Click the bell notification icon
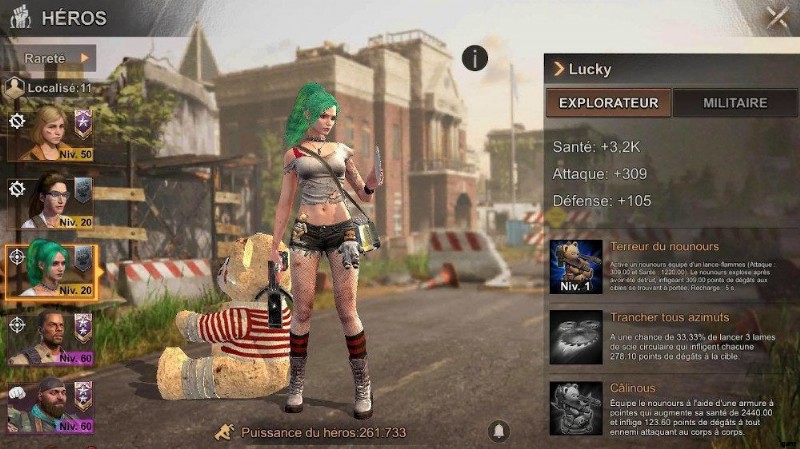The width and height of the screenshot is (800, 449). click(x=497, y=431)
